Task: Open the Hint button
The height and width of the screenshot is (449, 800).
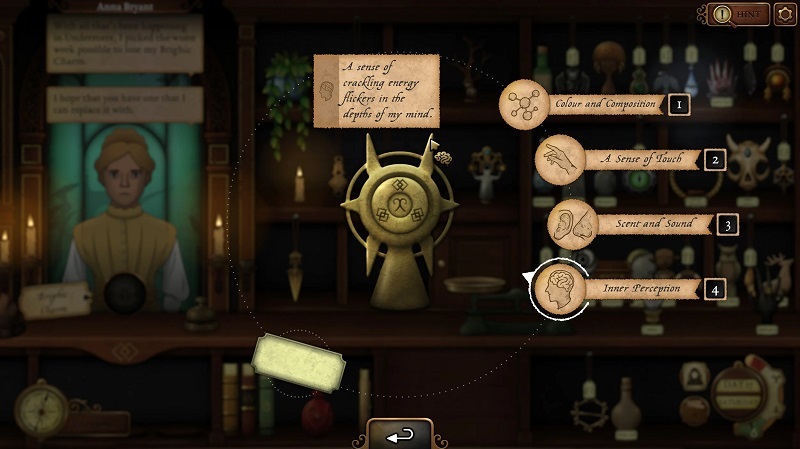Action: 738,15
